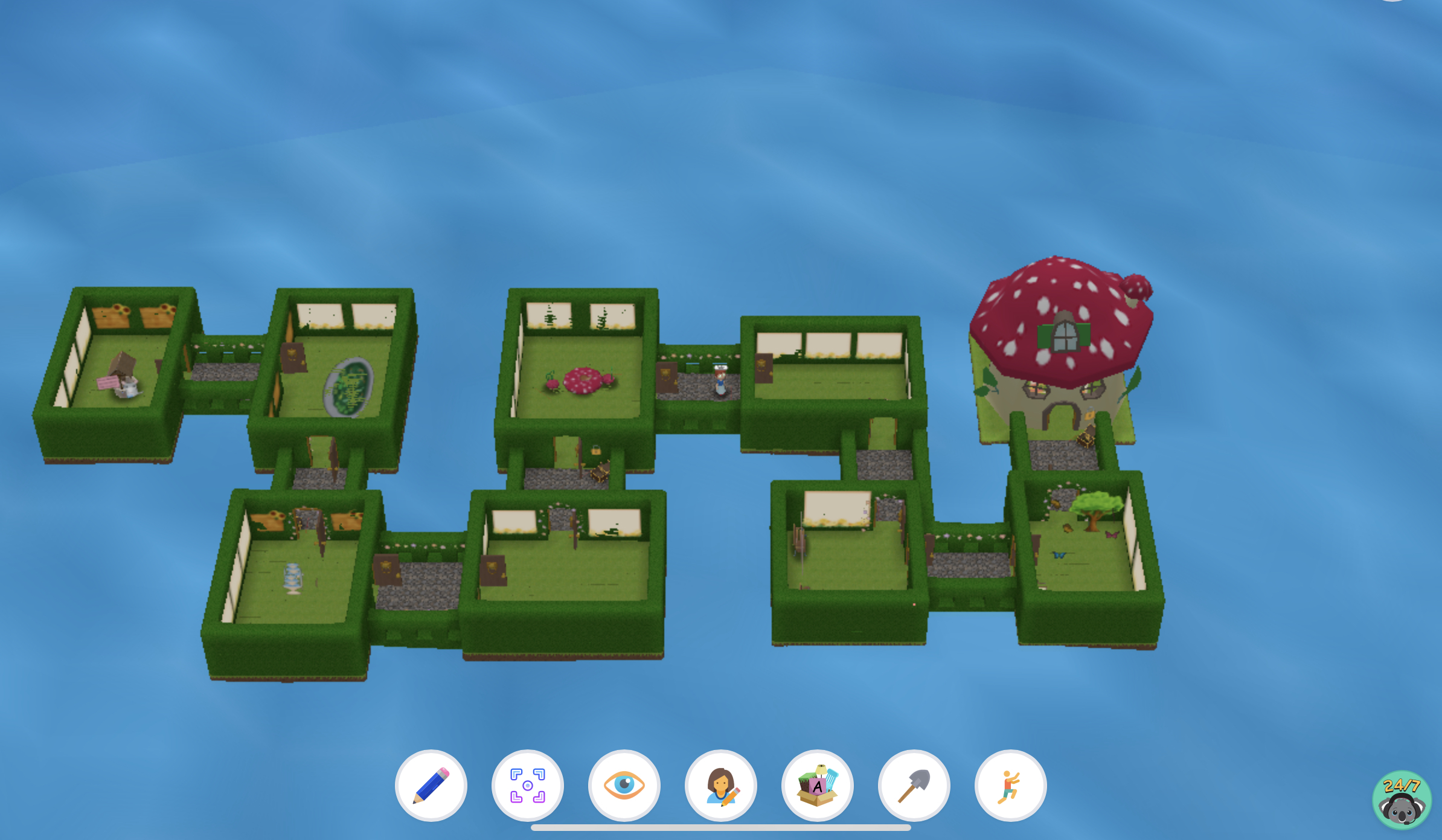
Task: Toggle preview mode with the eye icon
Action: 624,784
